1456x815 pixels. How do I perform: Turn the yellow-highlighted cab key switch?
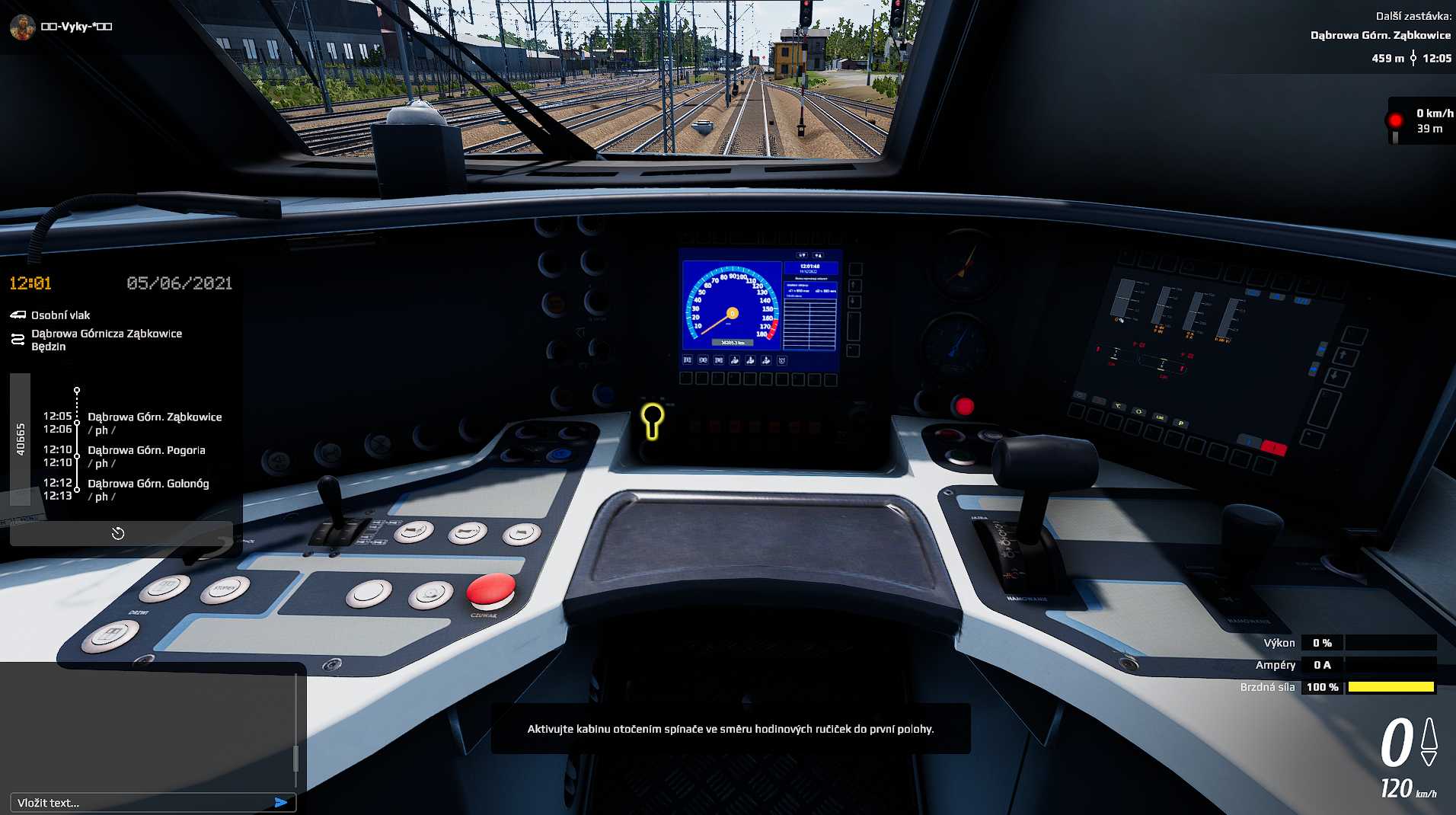point(651,417)
